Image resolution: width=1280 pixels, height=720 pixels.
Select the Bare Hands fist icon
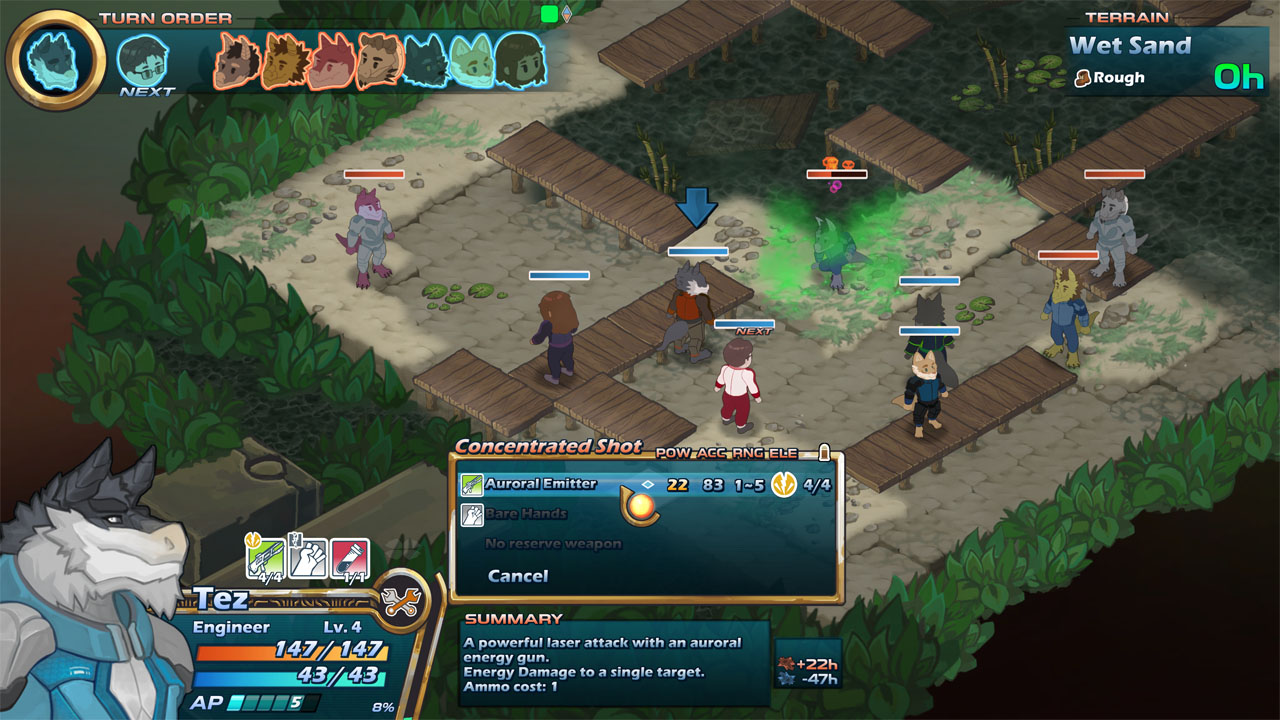(471, 514)
